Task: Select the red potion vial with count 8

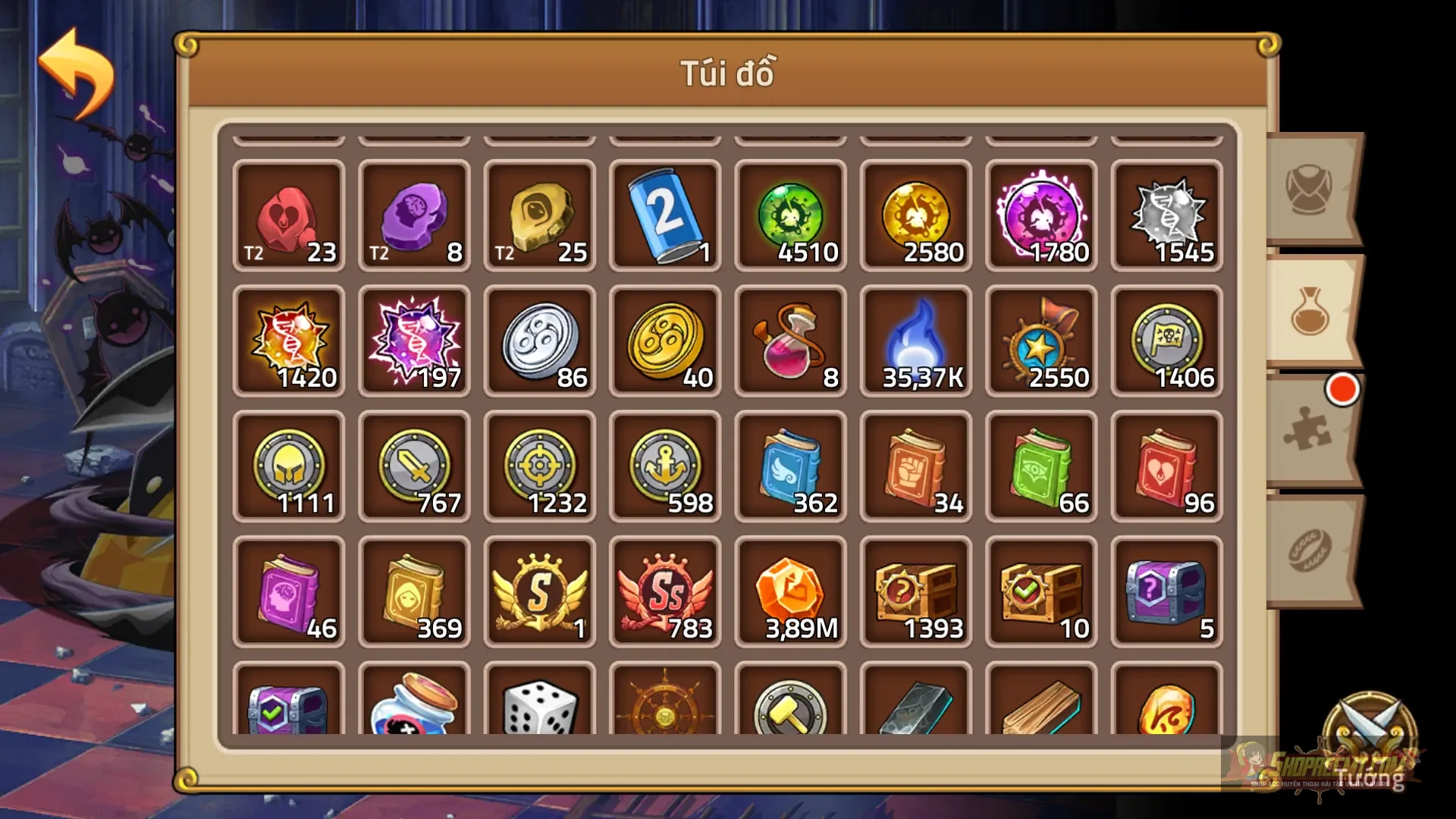Action: pyautogui.click(x=790, y=341)
